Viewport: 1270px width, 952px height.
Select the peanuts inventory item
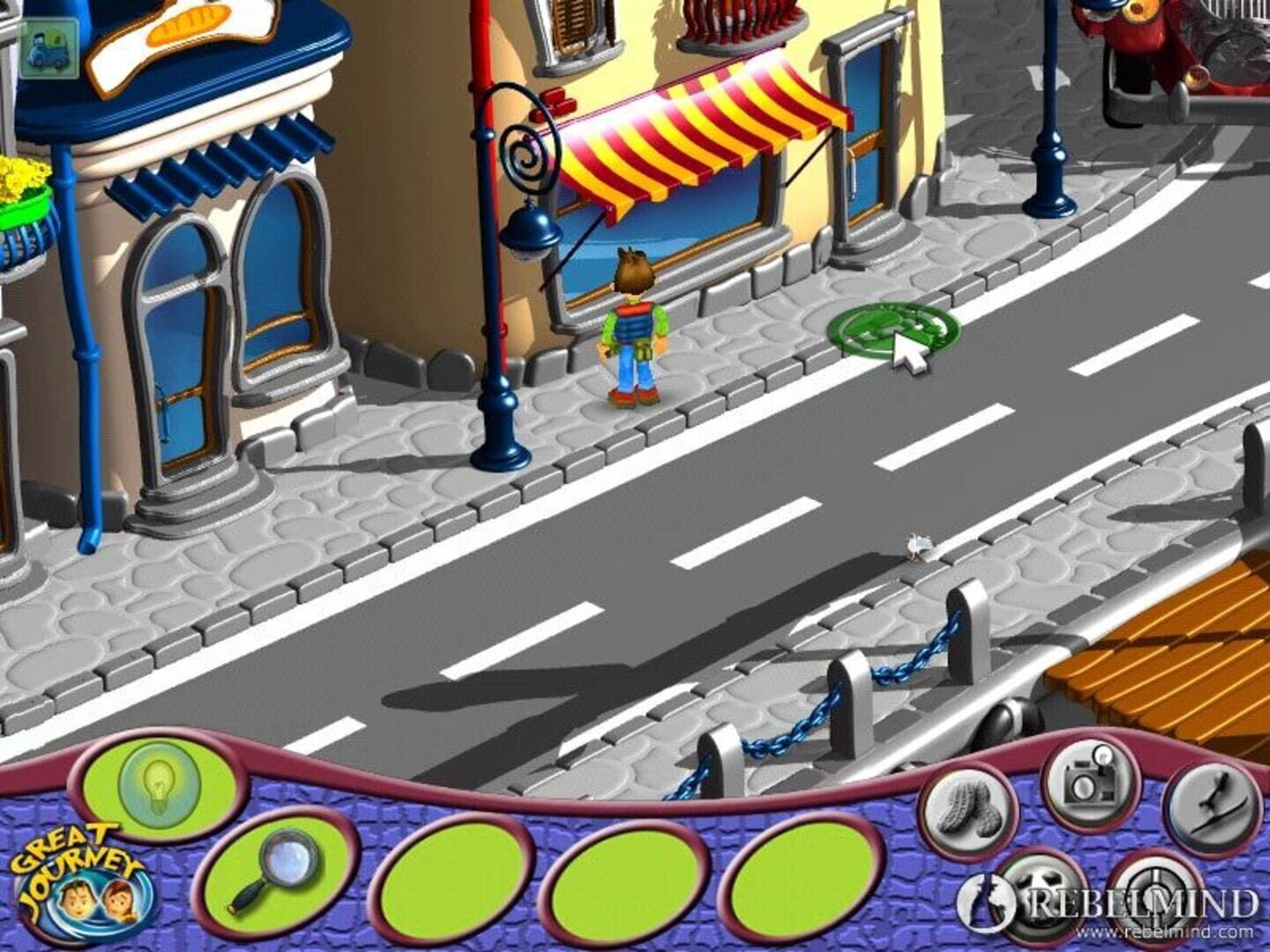[x=968, y=808]
